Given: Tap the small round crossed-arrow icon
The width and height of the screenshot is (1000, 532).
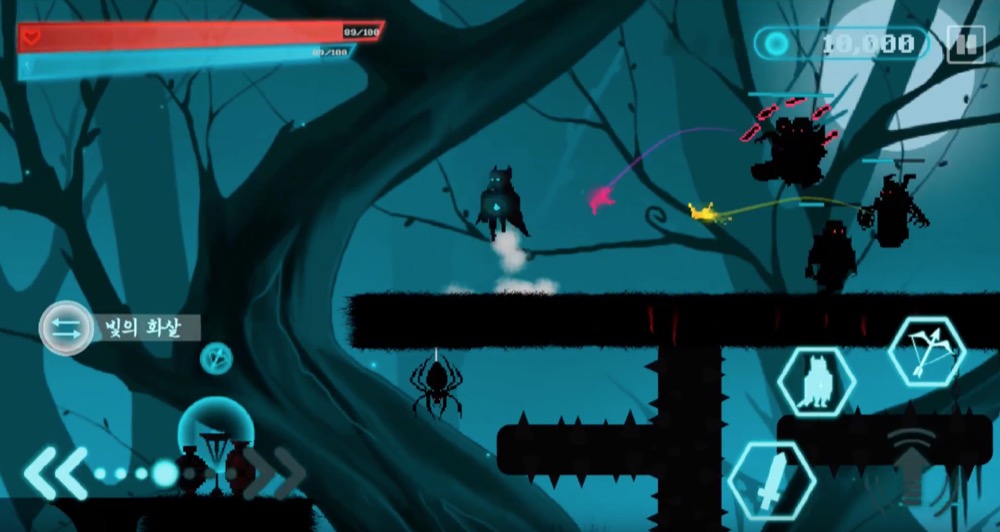Looking at the screenshot, I should (x=216, y=357).
